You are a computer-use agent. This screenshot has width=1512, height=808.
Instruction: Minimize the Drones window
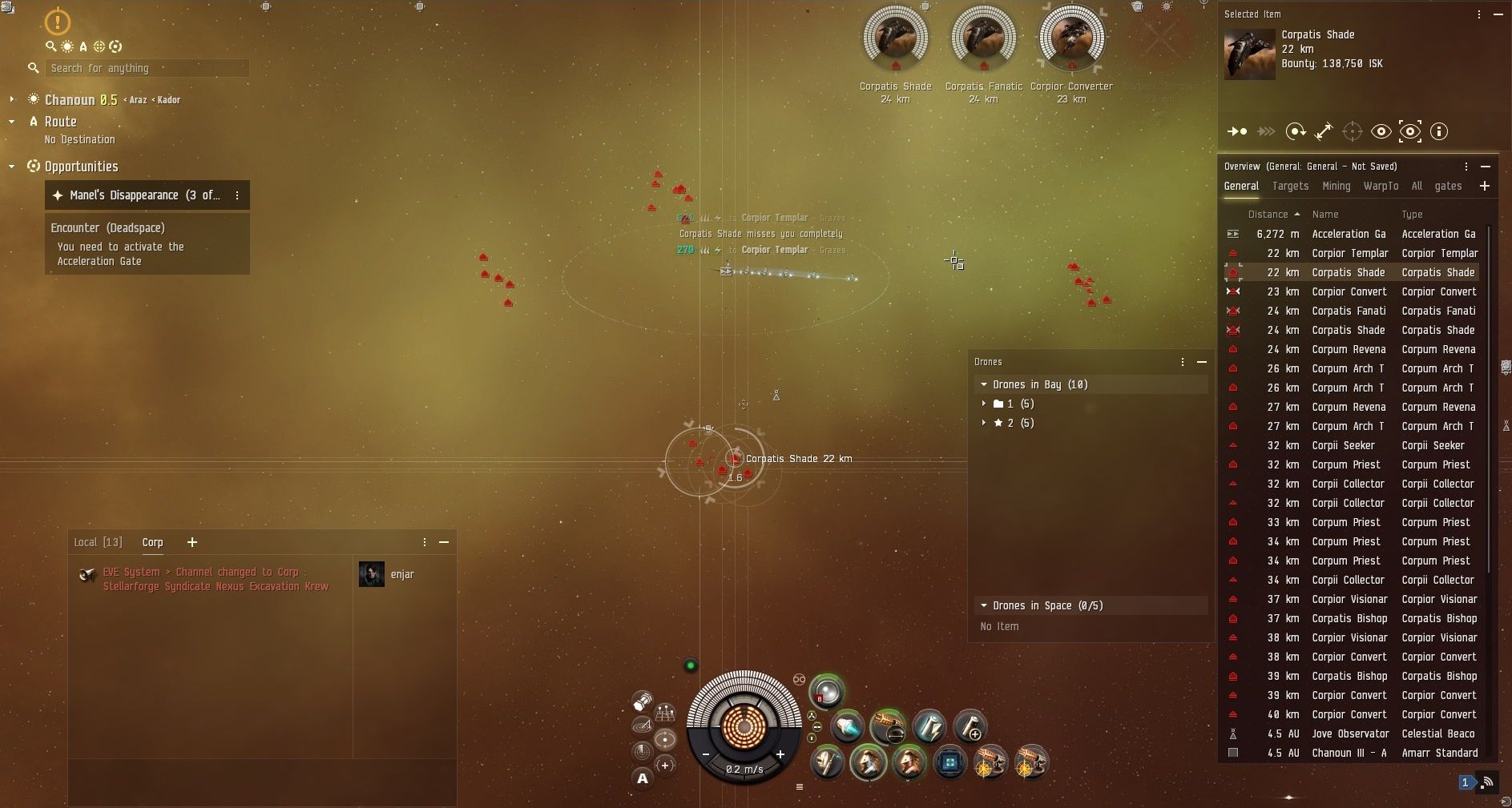[x=1202, y=362]
